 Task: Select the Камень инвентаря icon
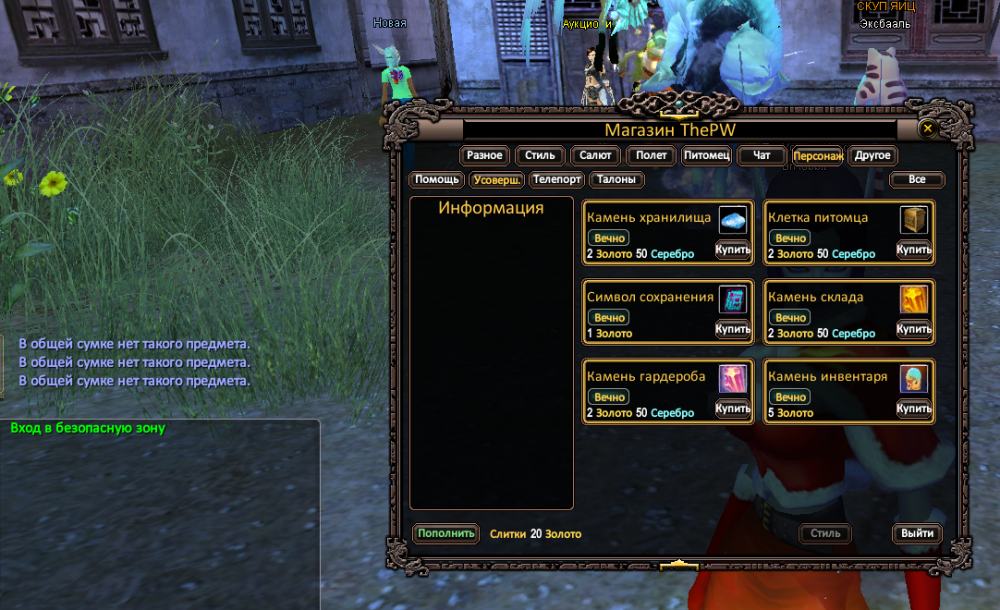[914, 378]
